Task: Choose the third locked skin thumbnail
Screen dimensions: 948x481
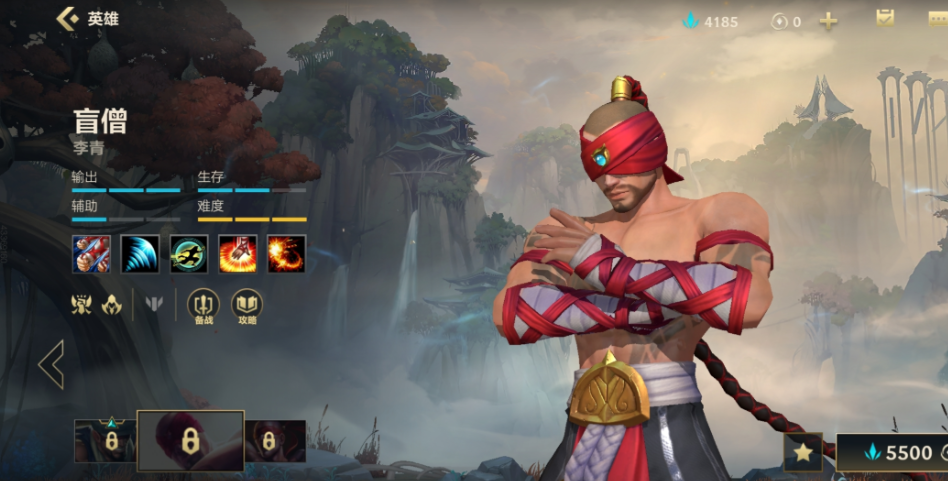Action: pos(274,441)
